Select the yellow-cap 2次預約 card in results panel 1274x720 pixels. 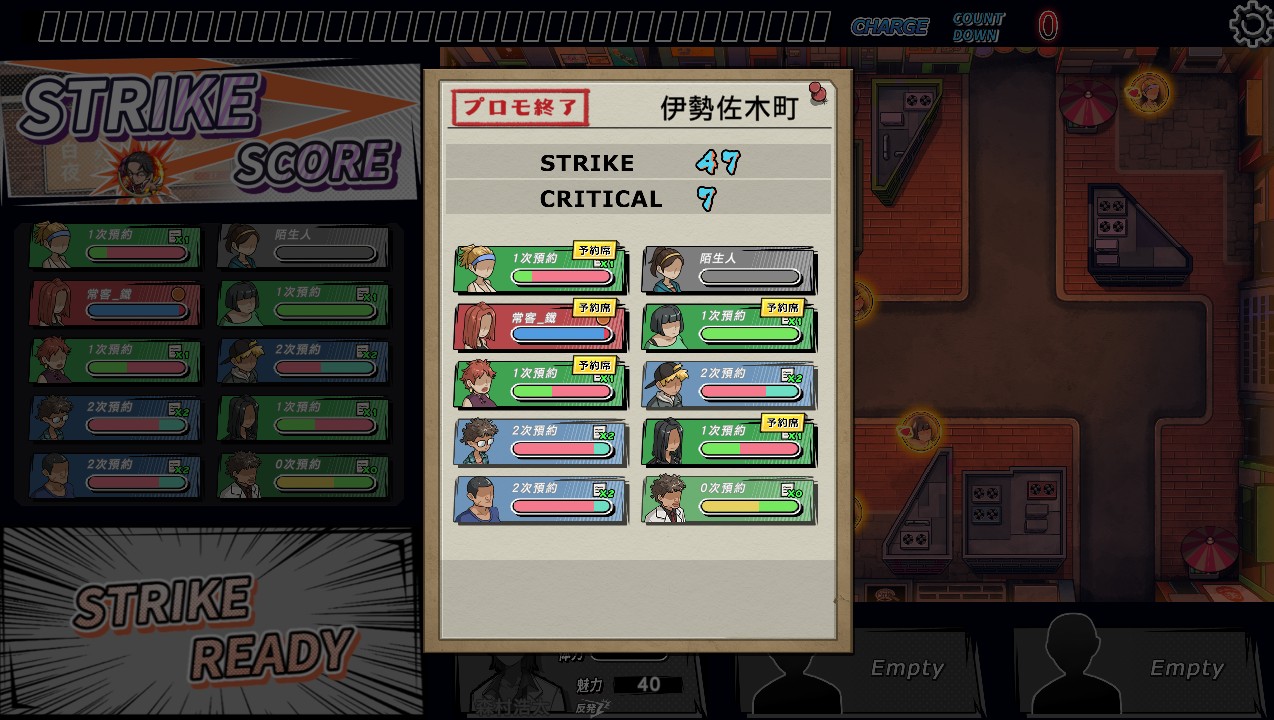click(728, 385)
